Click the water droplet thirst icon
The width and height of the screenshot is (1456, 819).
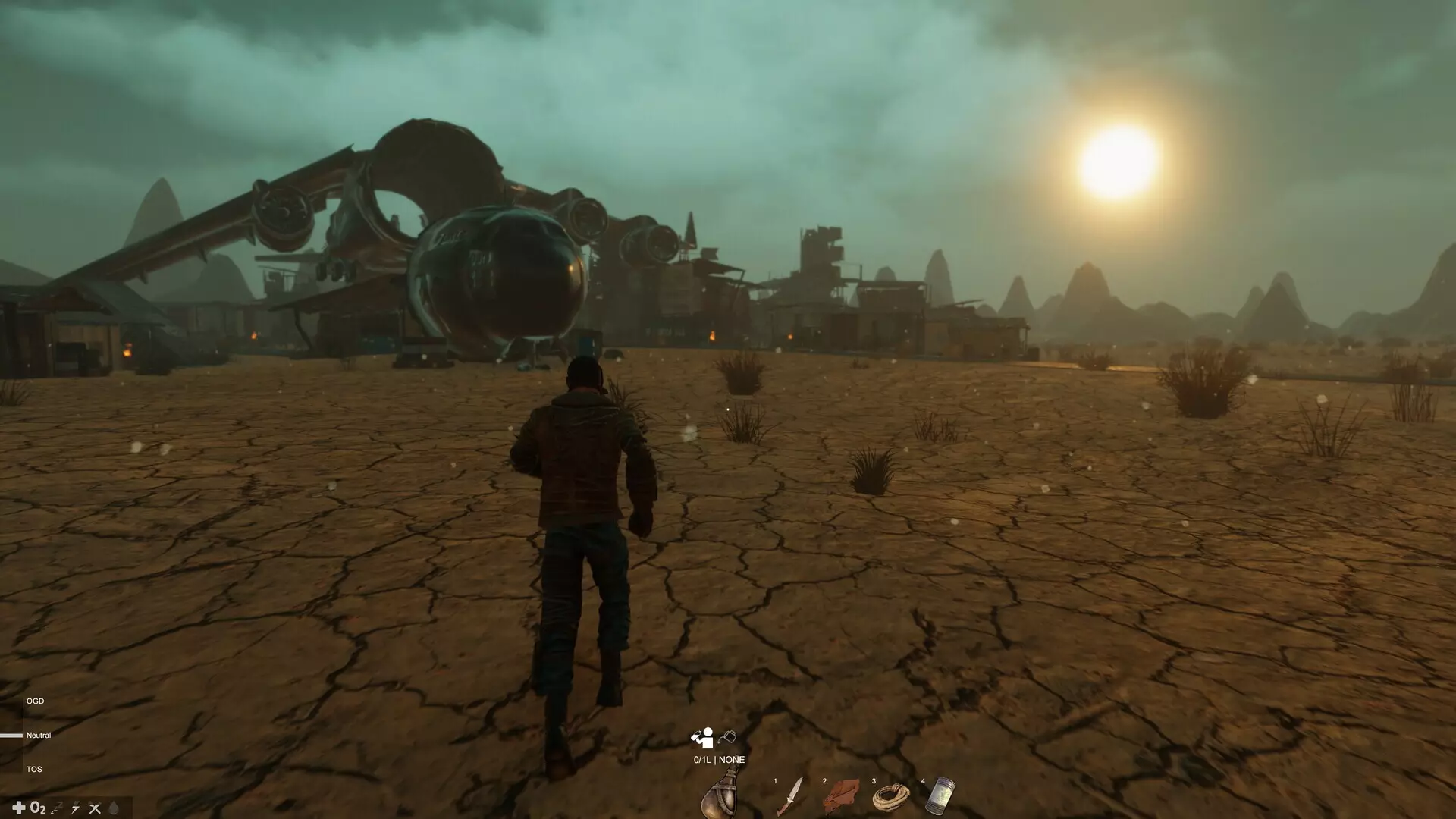[x=113, y=808]
